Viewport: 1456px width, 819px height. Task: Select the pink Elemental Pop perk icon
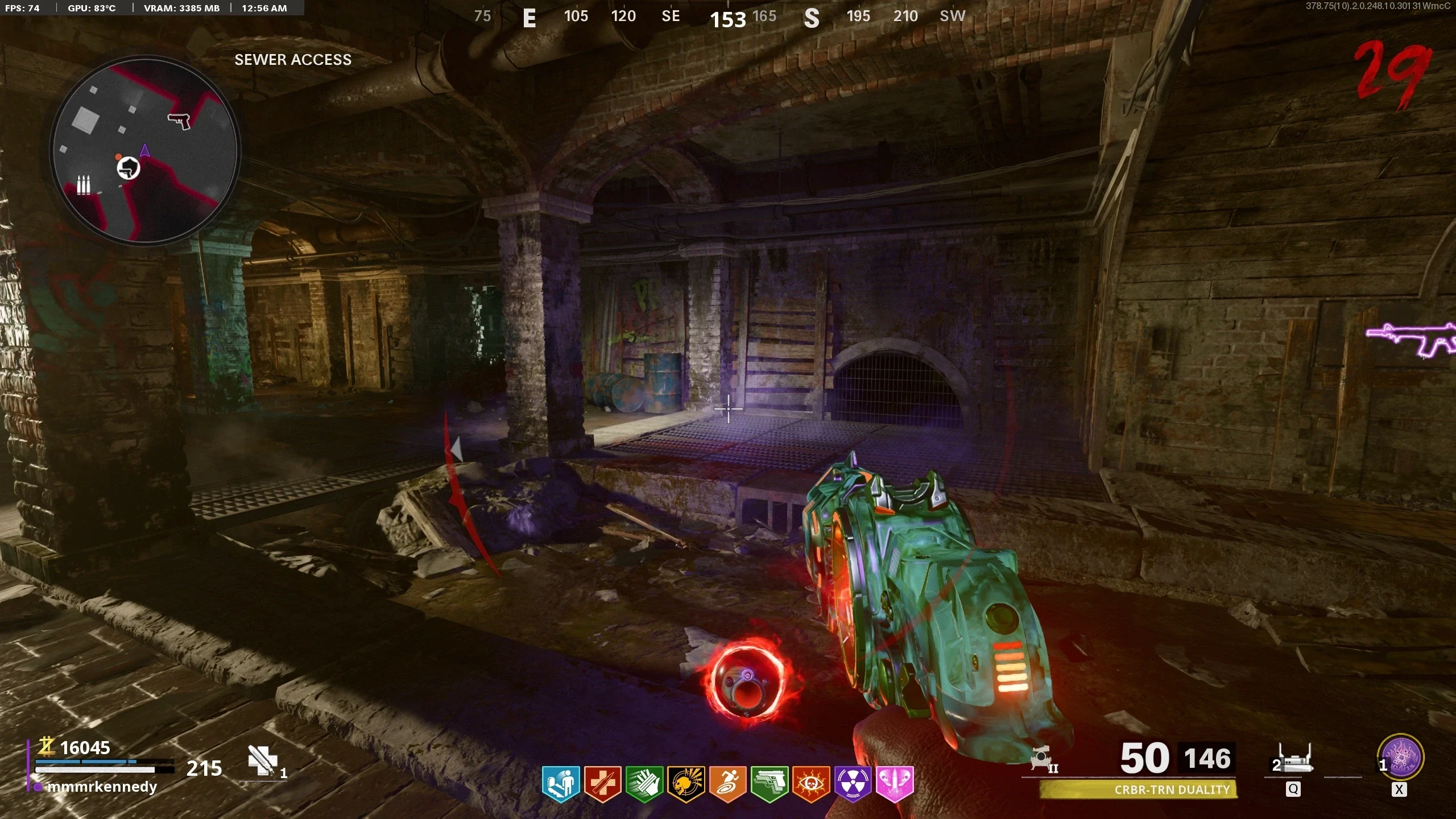[895, 784]
